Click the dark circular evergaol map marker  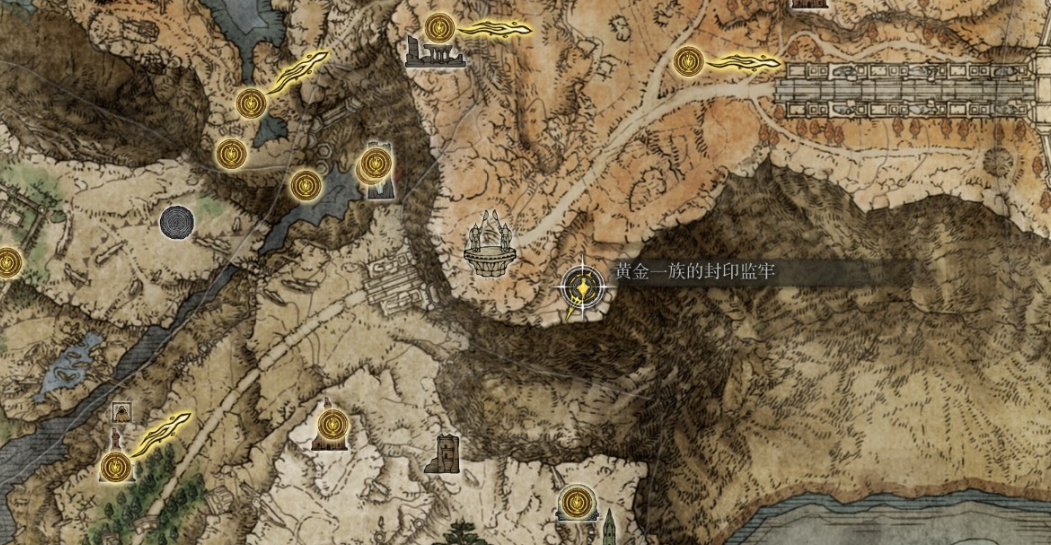coord(179,221)
